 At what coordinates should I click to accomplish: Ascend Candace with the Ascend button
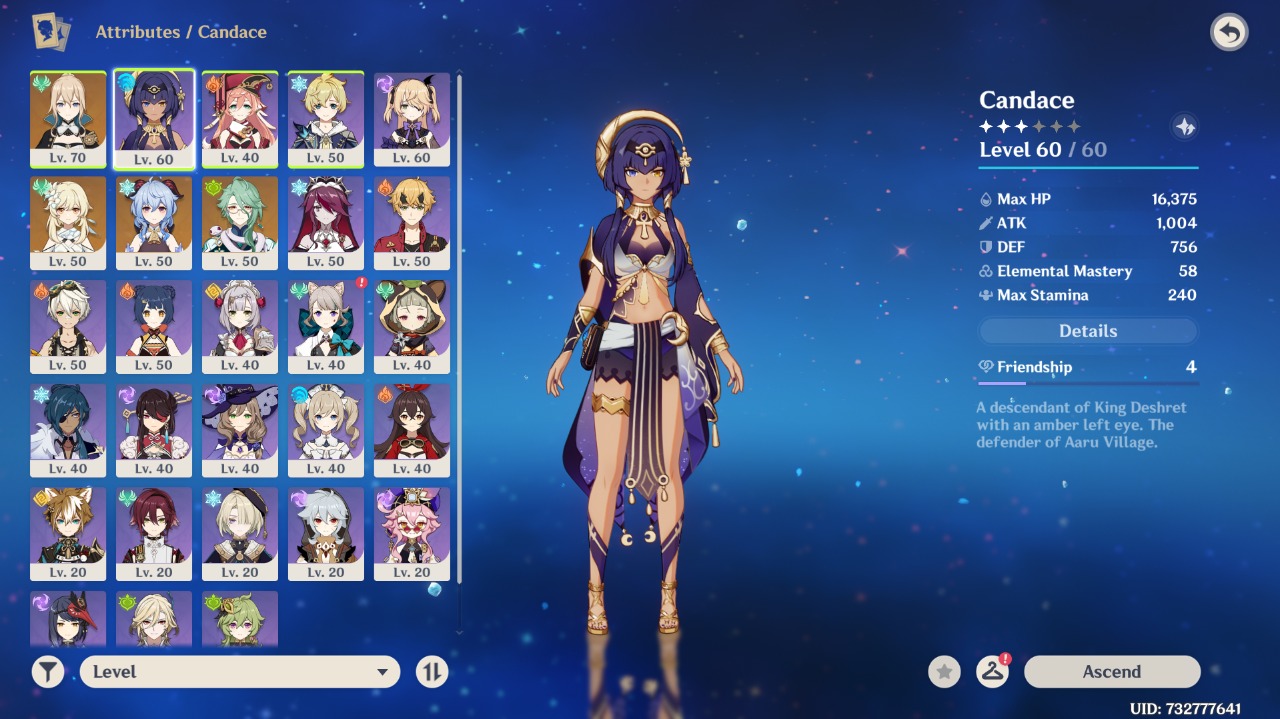point(1111,672)
